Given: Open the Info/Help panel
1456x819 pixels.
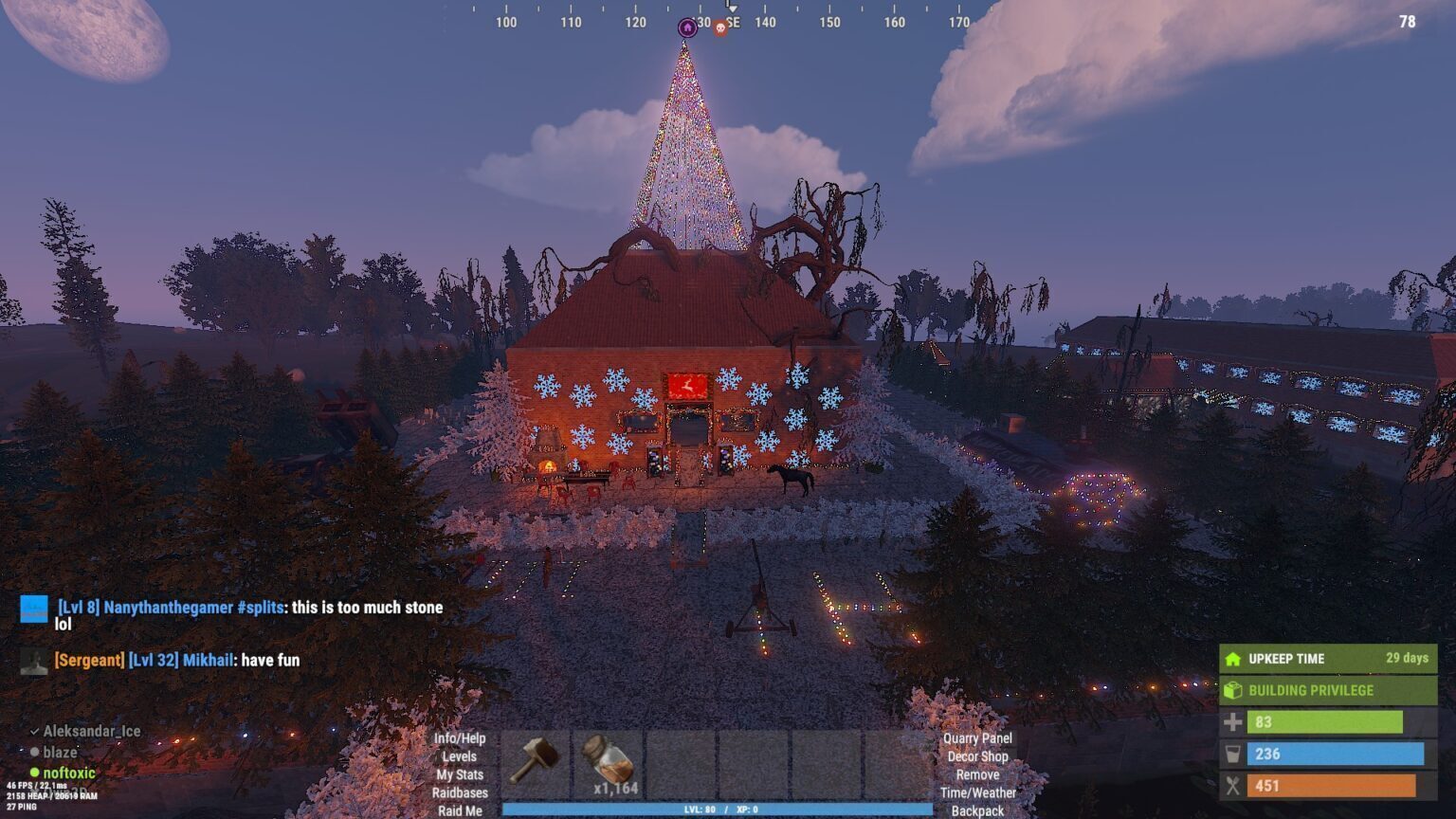Looking at the screenshot, I should [460, 738].
